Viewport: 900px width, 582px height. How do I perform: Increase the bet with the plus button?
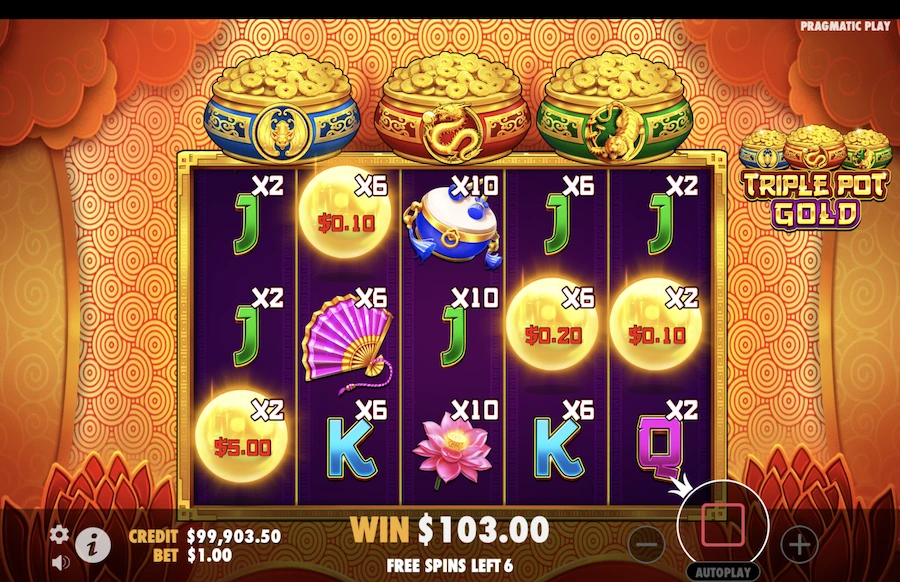799,544
